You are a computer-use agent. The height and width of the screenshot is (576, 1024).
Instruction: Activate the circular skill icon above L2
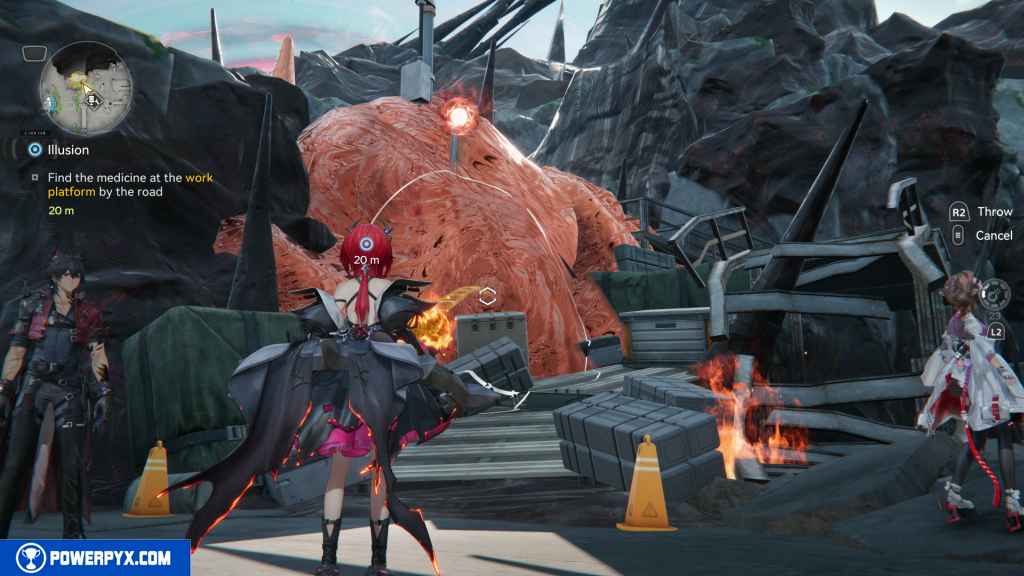(x=995, y=295)
